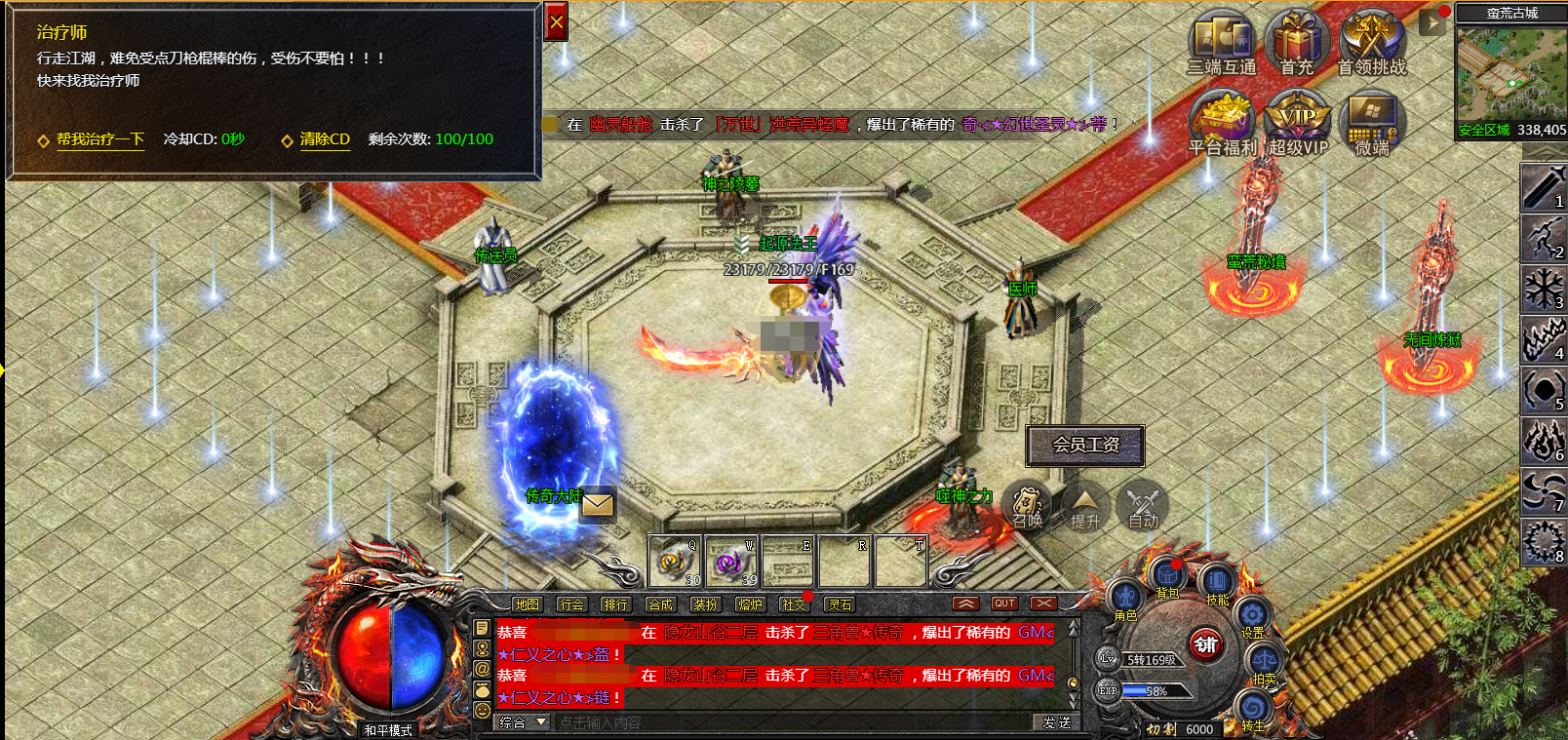Click the 会员工资 member salary button
This screenshot has height=740, width=1568.
(1085, 445)
